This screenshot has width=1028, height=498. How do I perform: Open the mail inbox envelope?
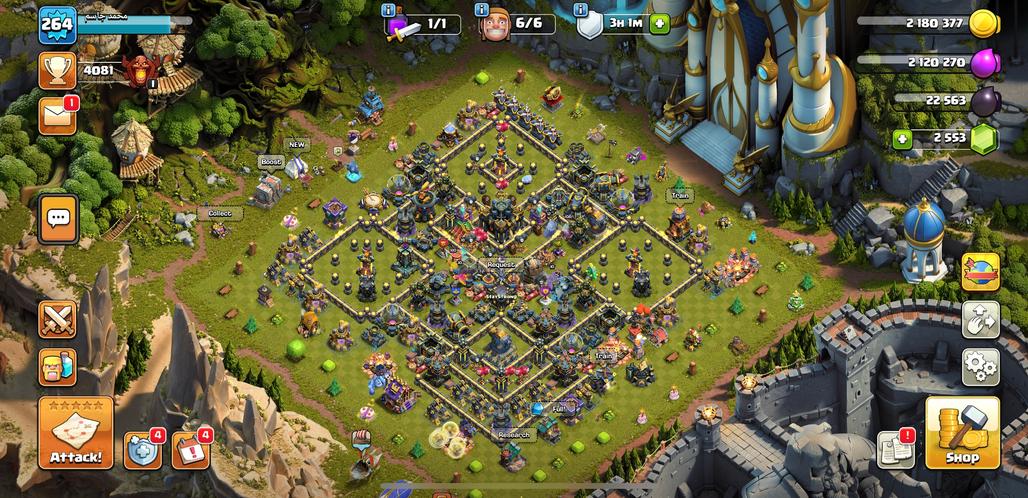58,115
